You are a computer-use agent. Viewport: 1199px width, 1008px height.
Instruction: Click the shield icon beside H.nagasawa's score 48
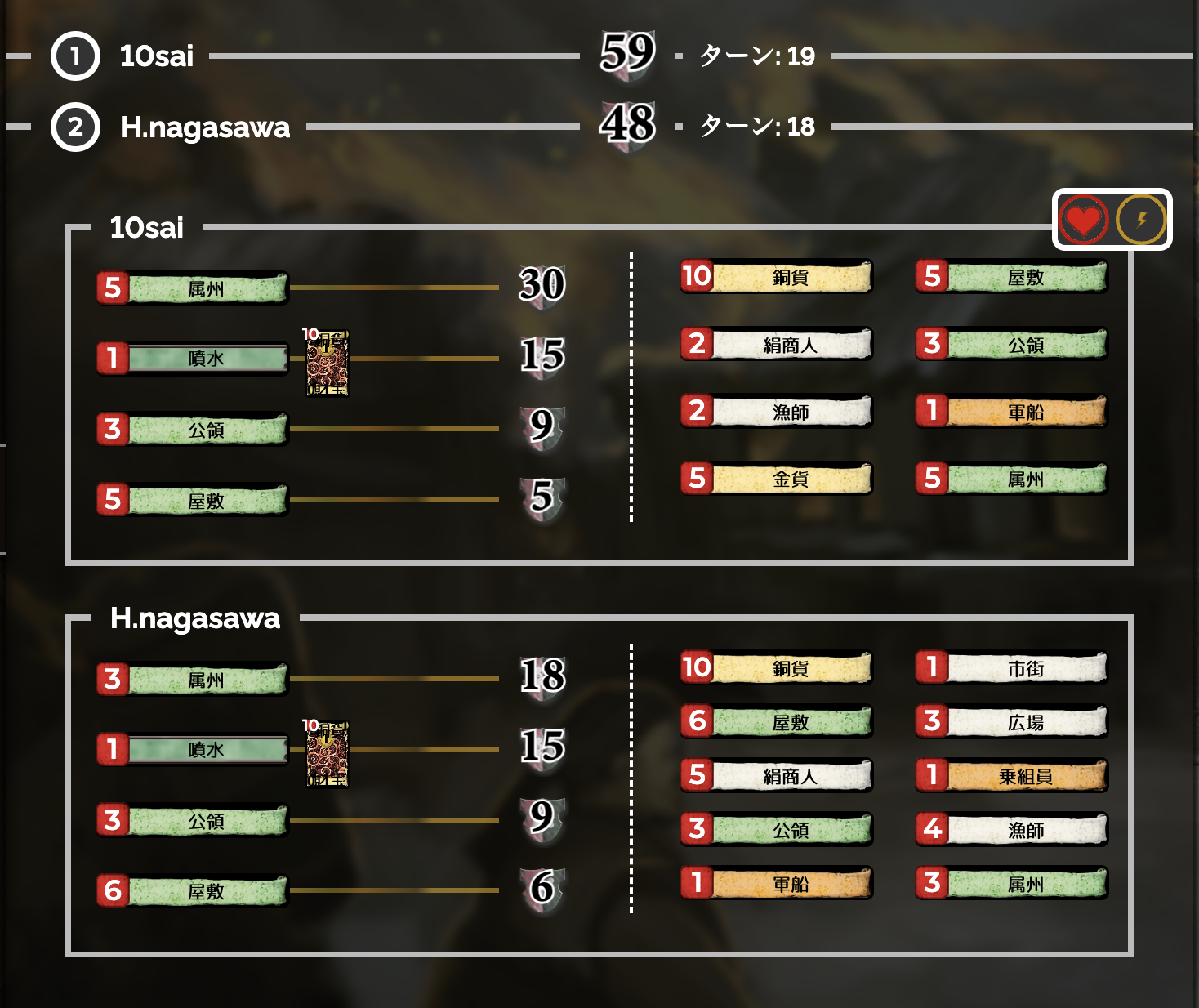coord(629,127)
